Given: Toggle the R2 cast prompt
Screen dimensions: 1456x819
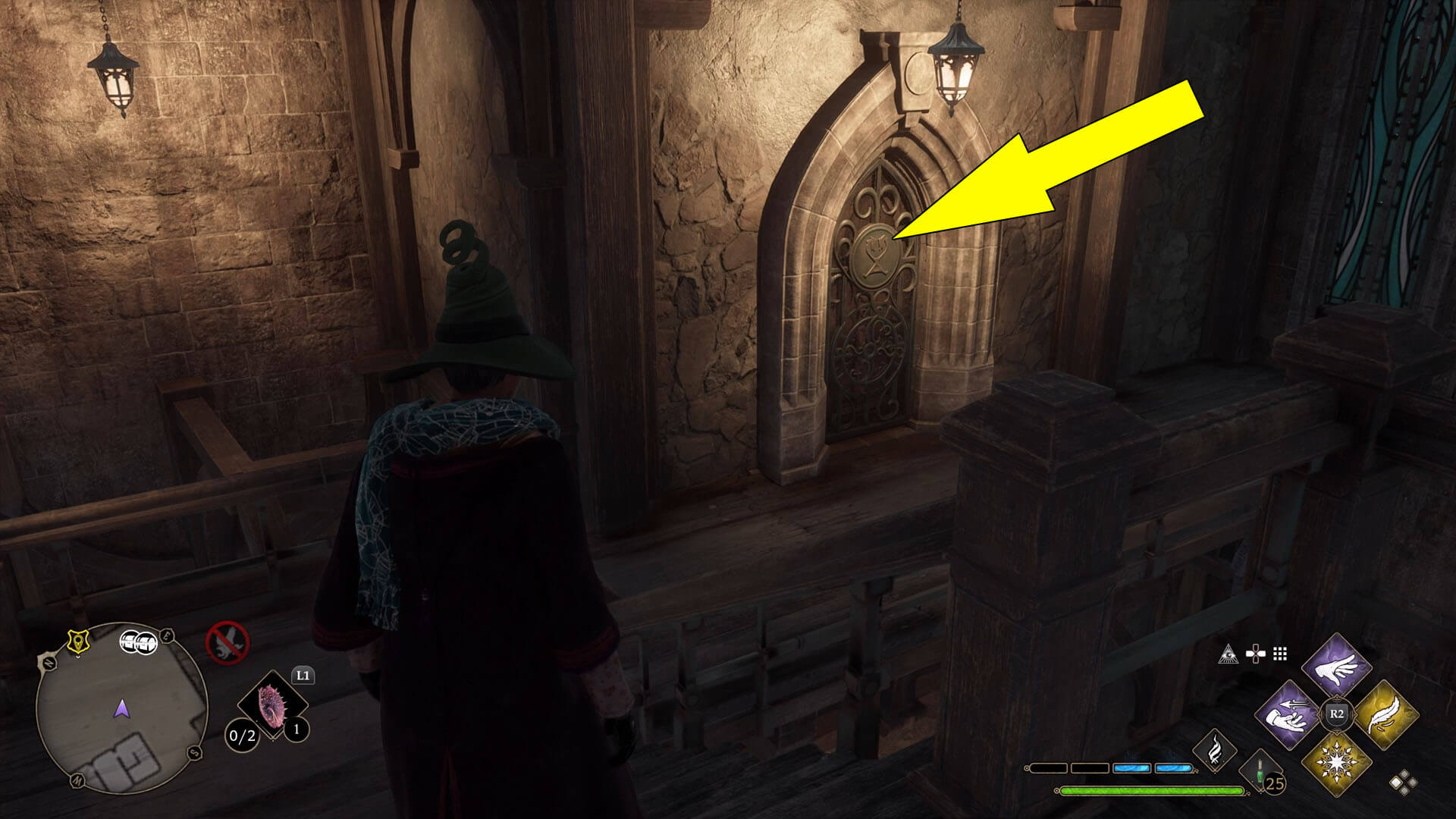Looking at the screenshot, I should [x=1335, y=714].
